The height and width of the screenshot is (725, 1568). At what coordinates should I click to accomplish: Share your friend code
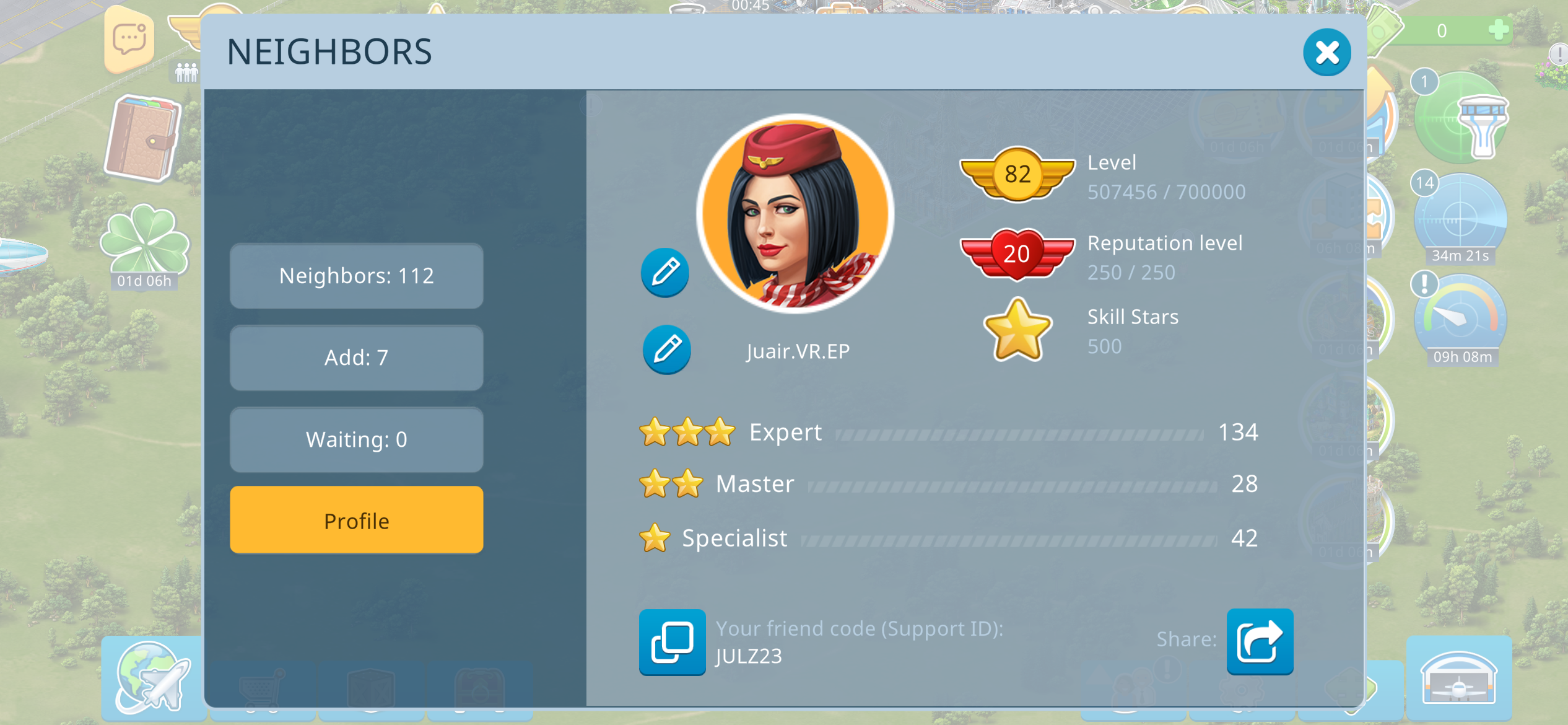[x=1260, y=641]
